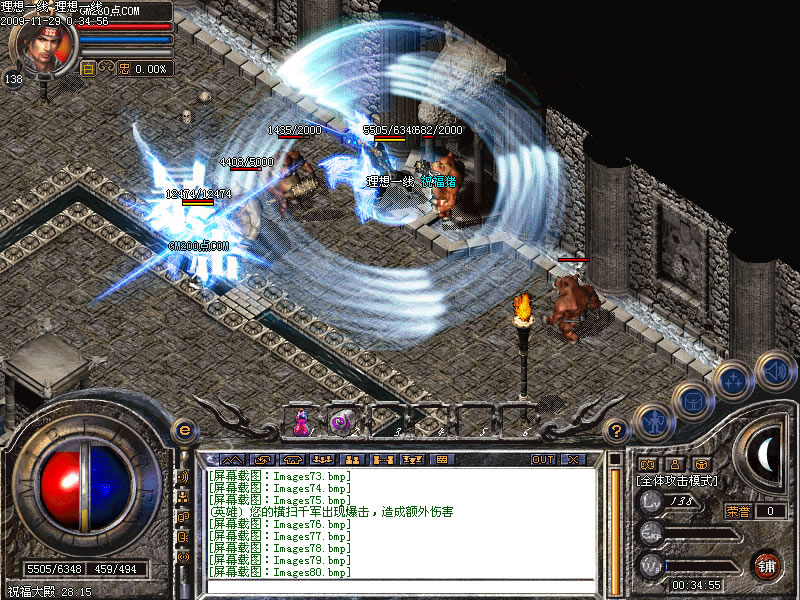Open the question mark help button

pos(617,431)
